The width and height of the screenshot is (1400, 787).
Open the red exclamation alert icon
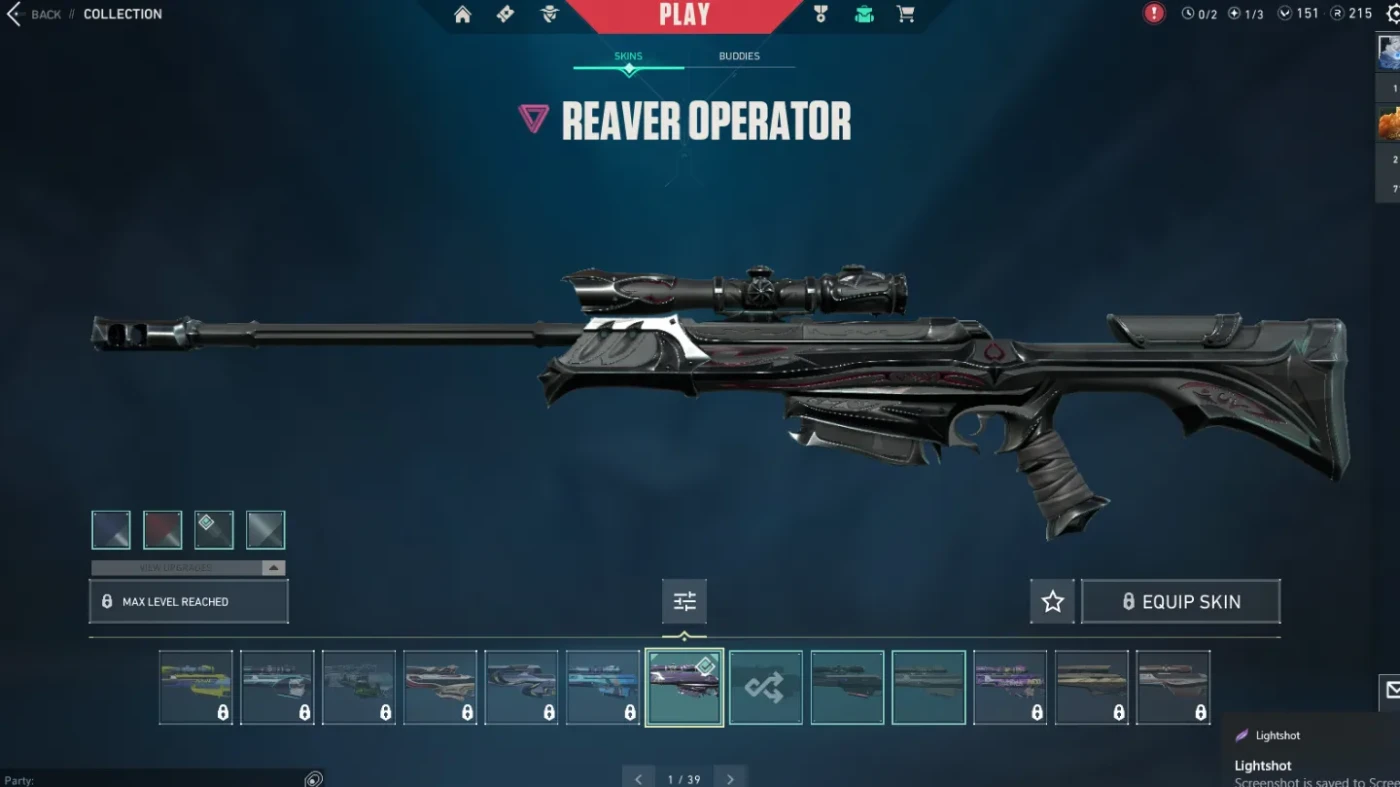coord(1154,14)
